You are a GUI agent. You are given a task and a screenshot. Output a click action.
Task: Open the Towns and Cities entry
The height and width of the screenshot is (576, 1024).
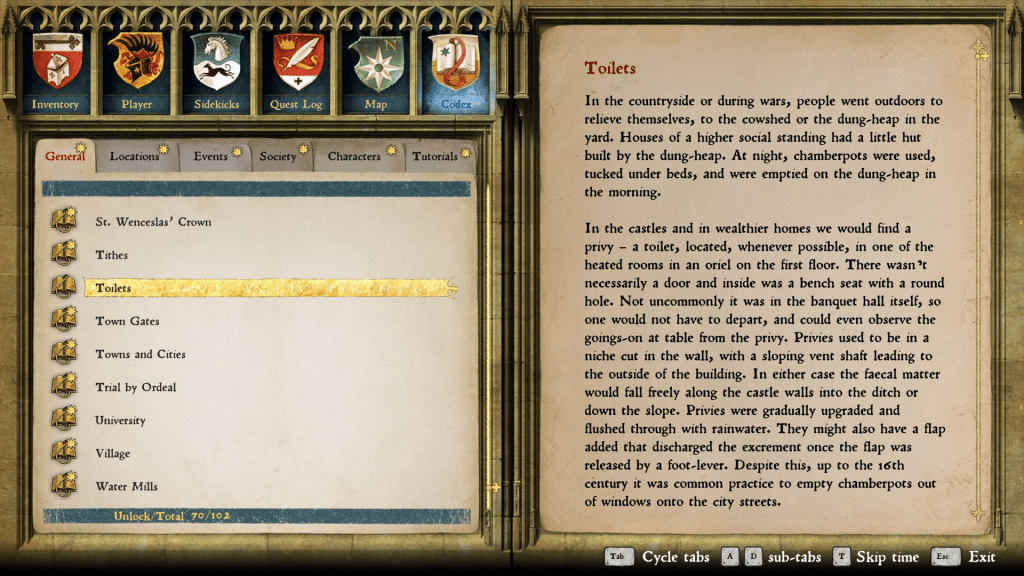pyautogui.click(x=140, y=354)
